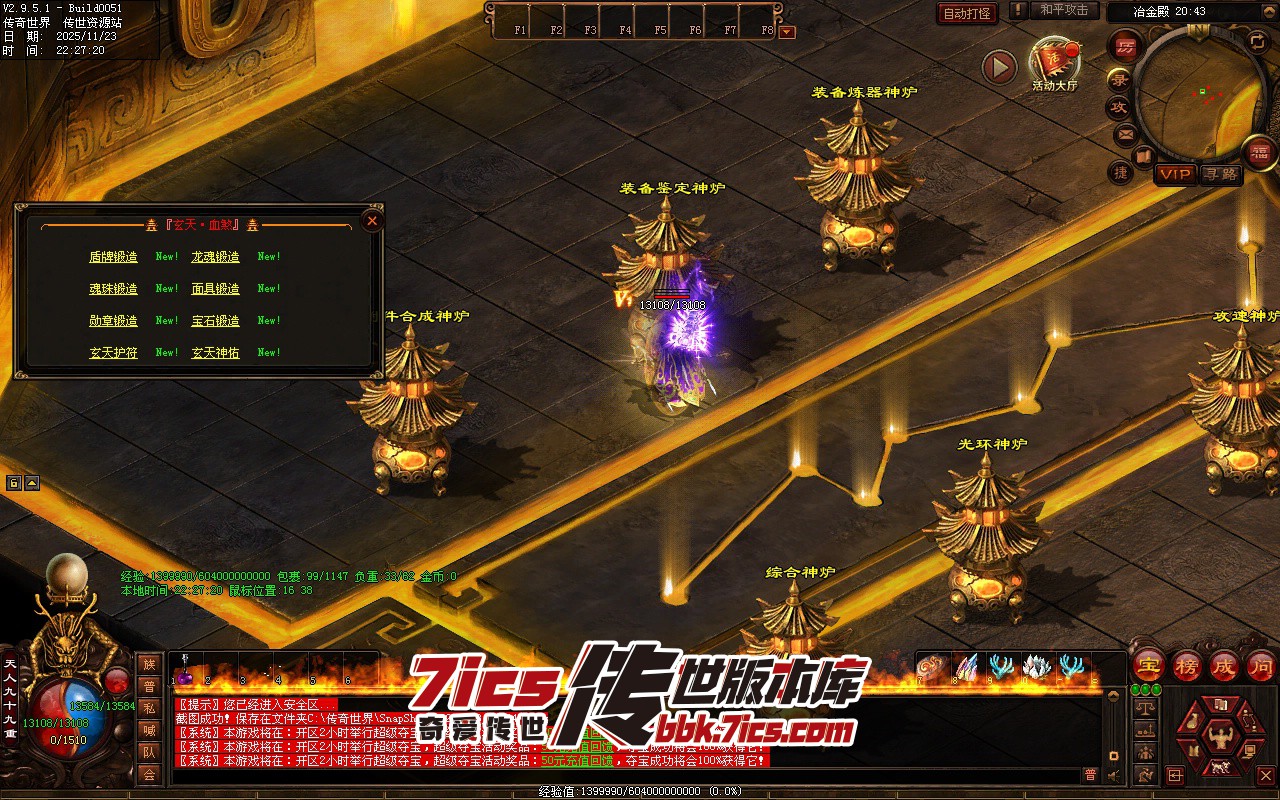Switch the 和平攻击 attack mode
Viewport: 1280px width, 800px height.
tap(1063, 11)
